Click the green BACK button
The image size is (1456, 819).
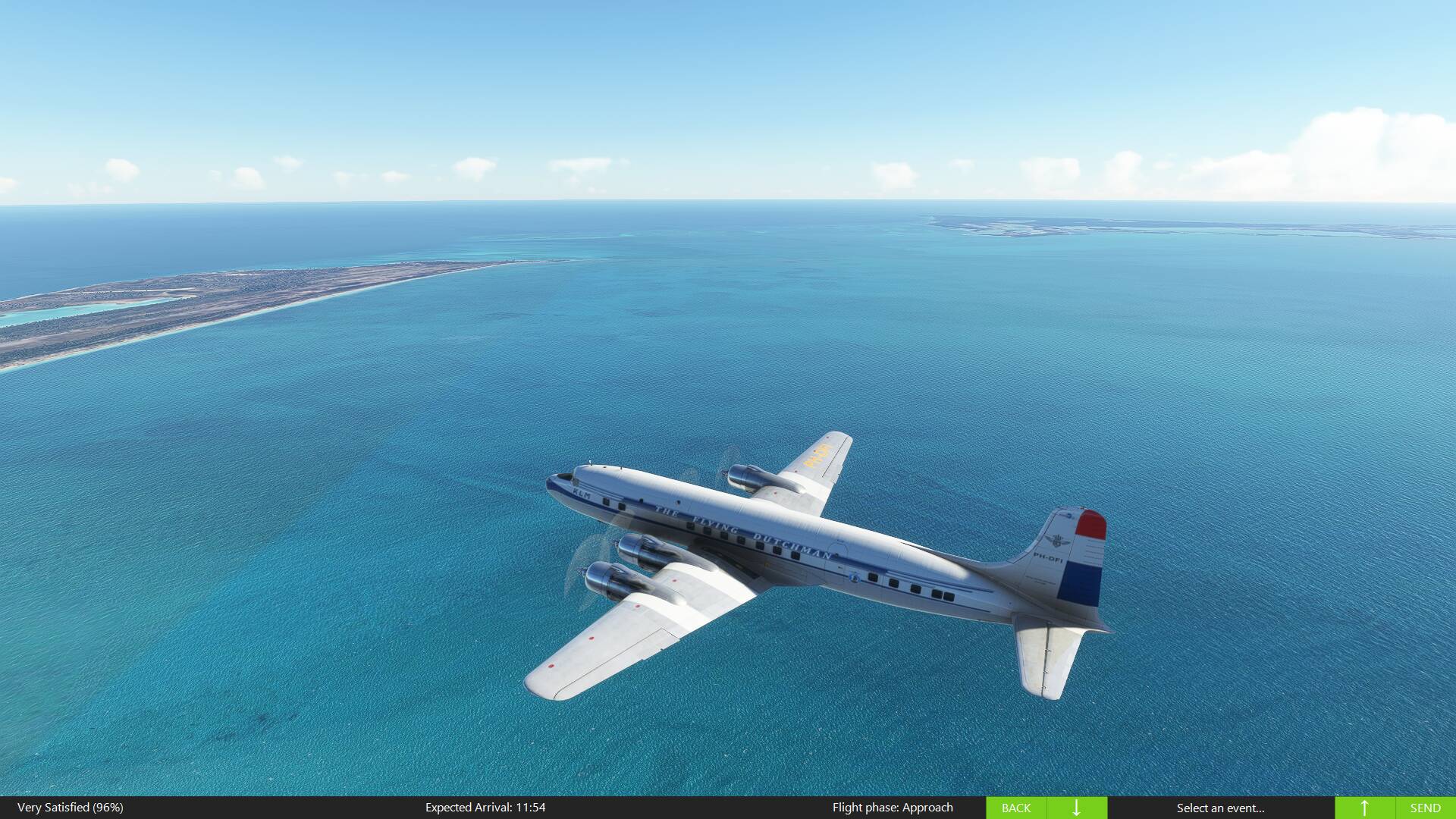click(x=1015, y=808)
